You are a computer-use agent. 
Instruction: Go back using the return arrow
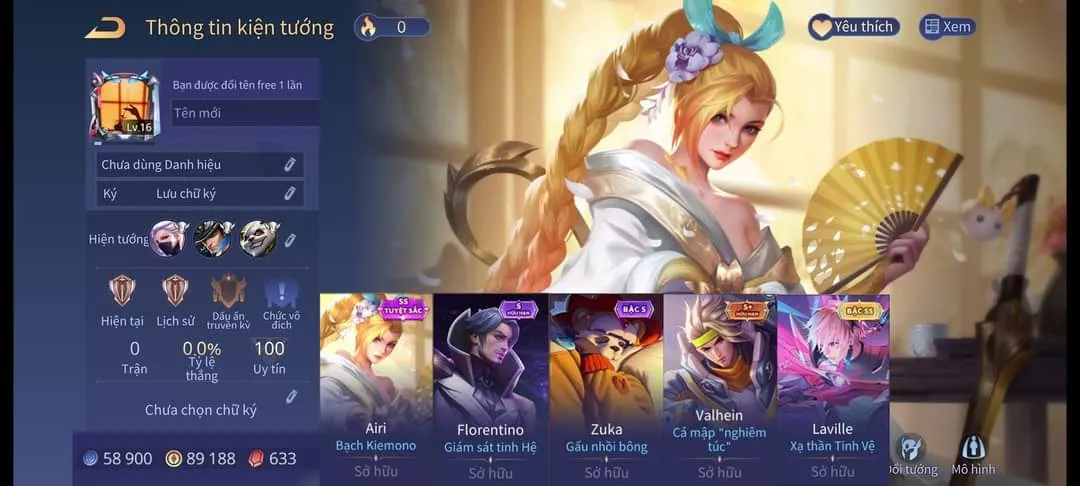pyautogui.click(x=105, y=28)
